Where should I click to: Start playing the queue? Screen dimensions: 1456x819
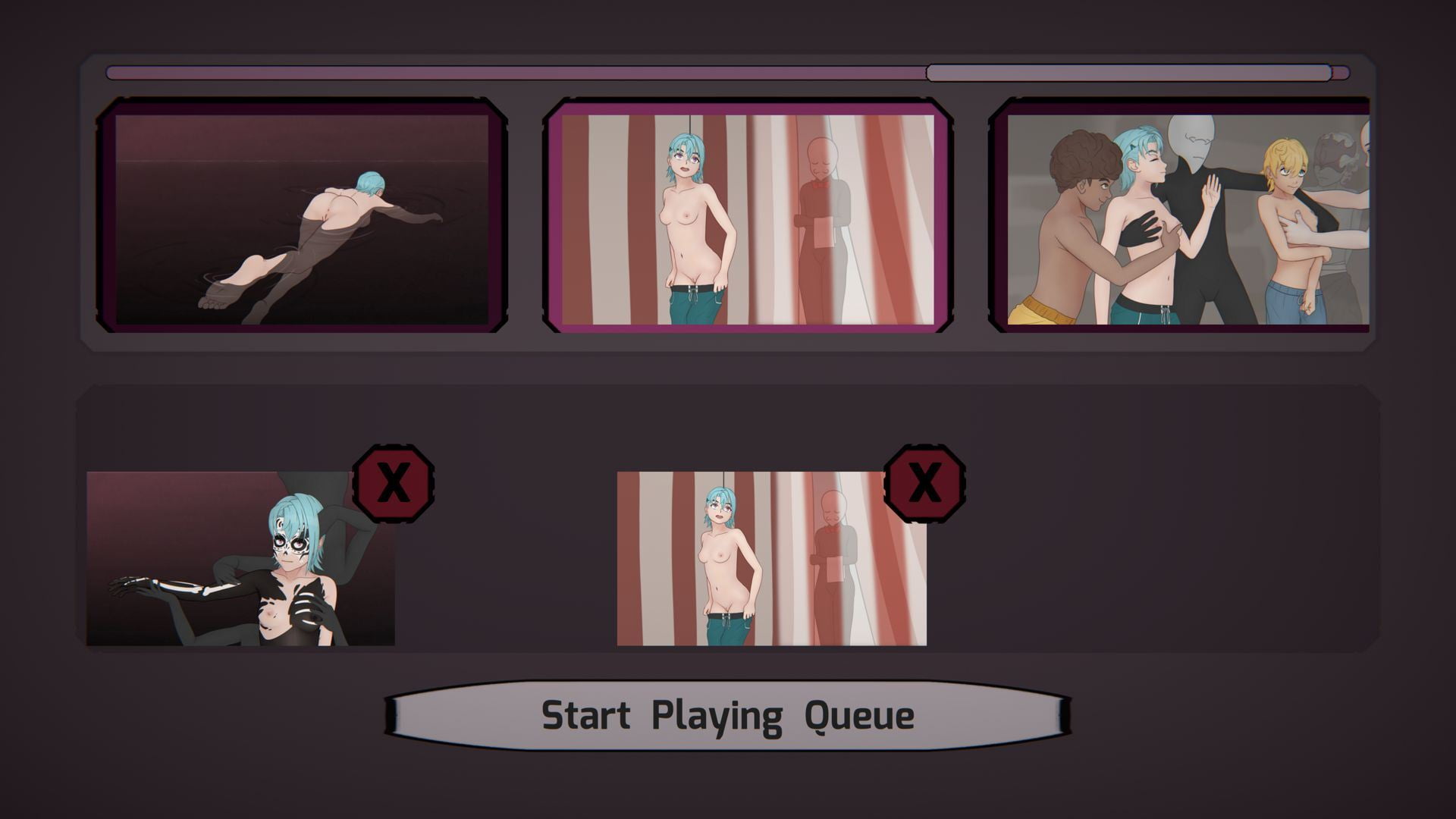coord(727,715)
